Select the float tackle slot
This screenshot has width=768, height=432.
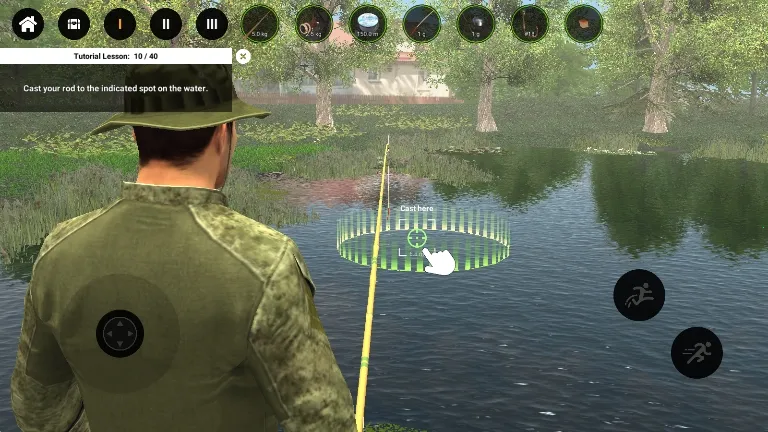click(422, 23)
